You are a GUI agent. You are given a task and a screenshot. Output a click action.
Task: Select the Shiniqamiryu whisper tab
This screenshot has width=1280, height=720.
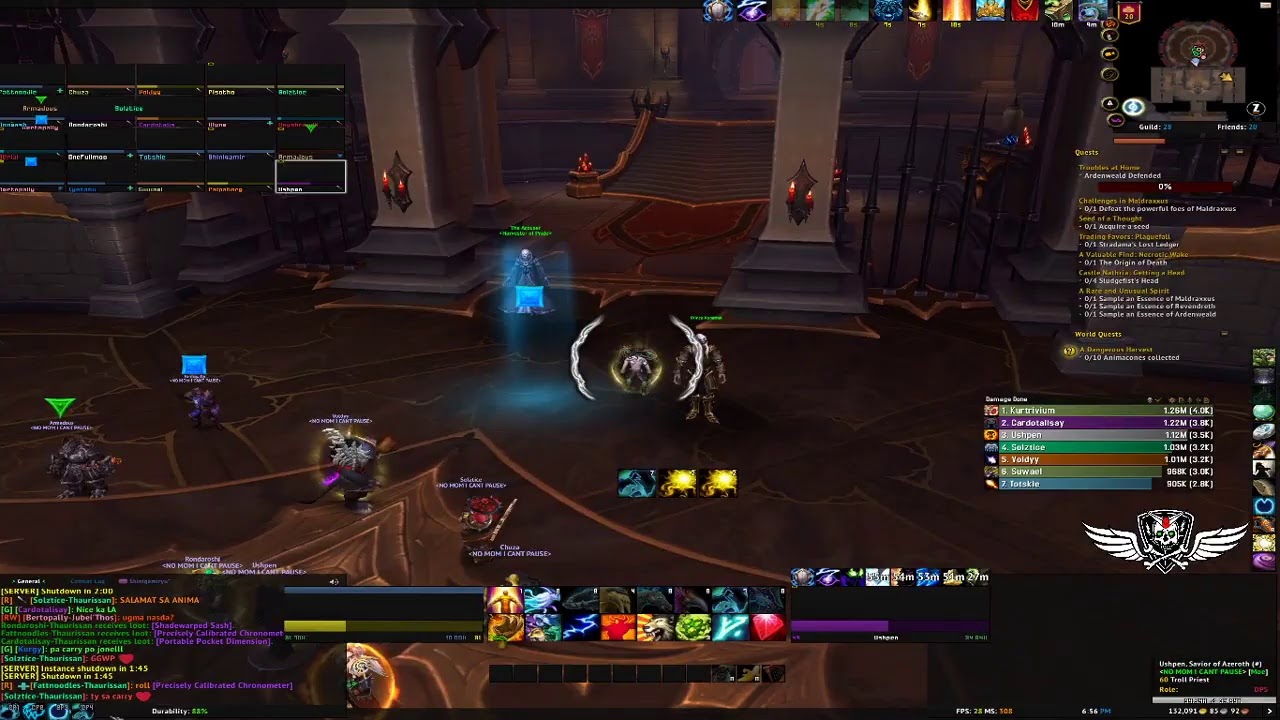149,580
